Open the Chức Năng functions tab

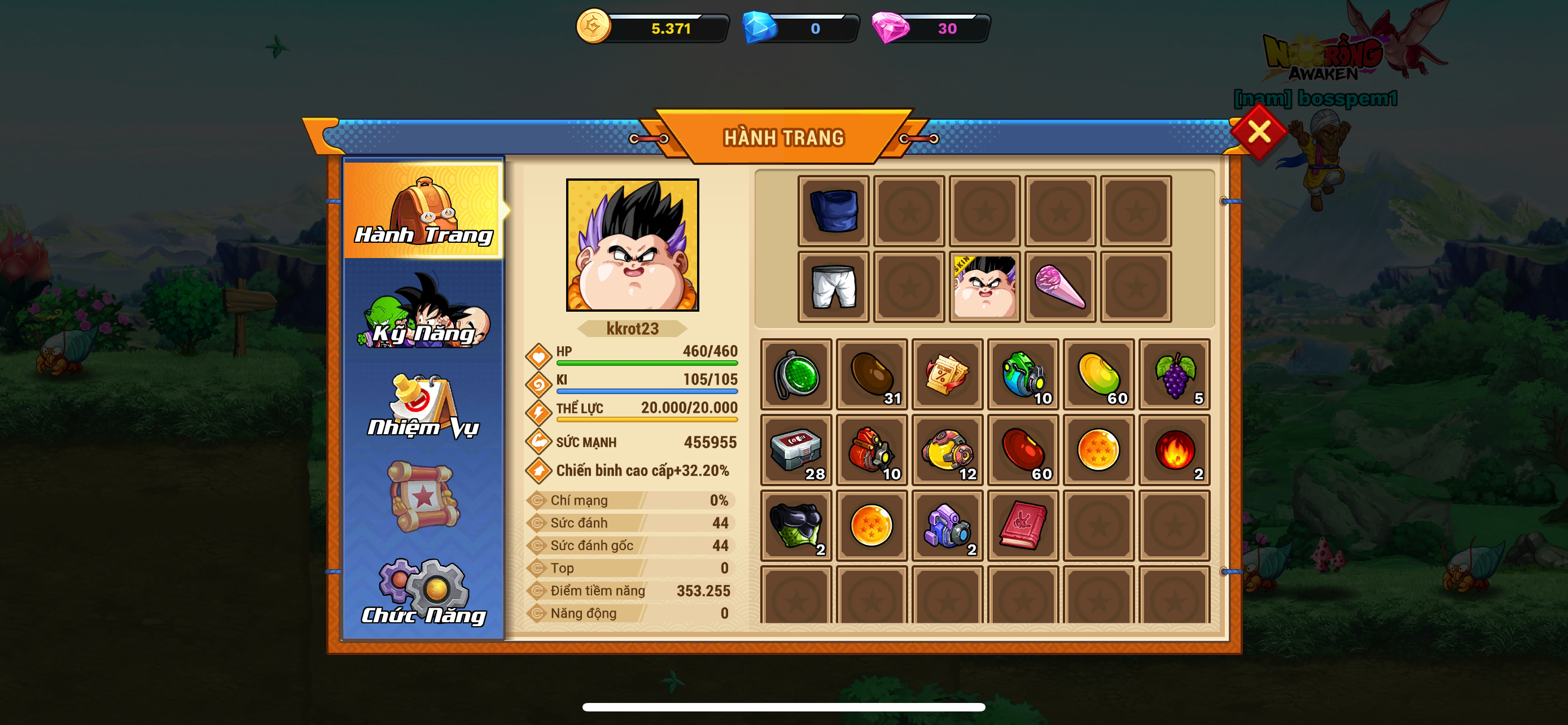tap(424, 592)
